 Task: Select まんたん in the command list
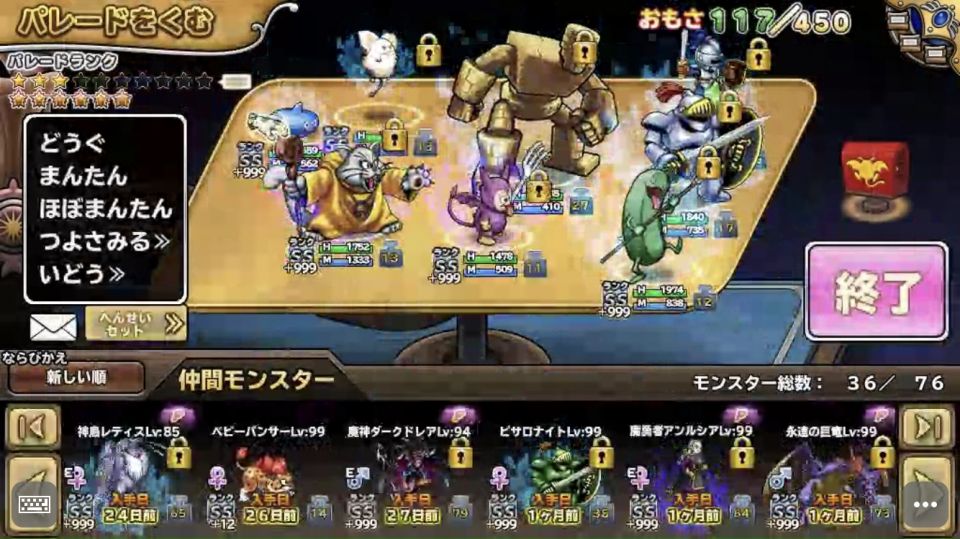coord(84,176)
